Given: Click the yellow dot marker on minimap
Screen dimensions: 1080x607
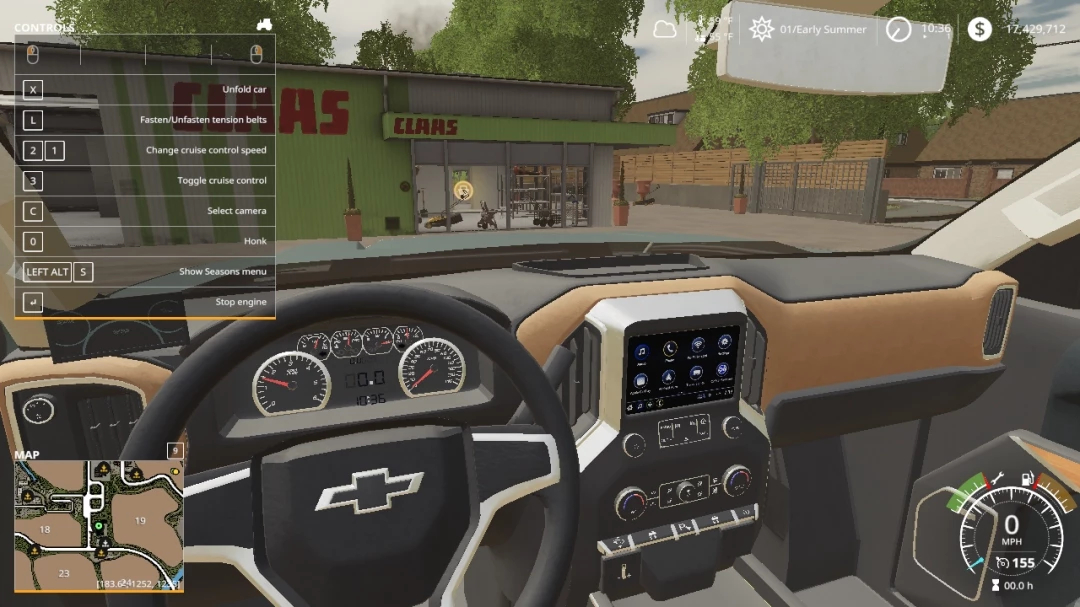Looking at the screenshot, I should coord(175,470).
